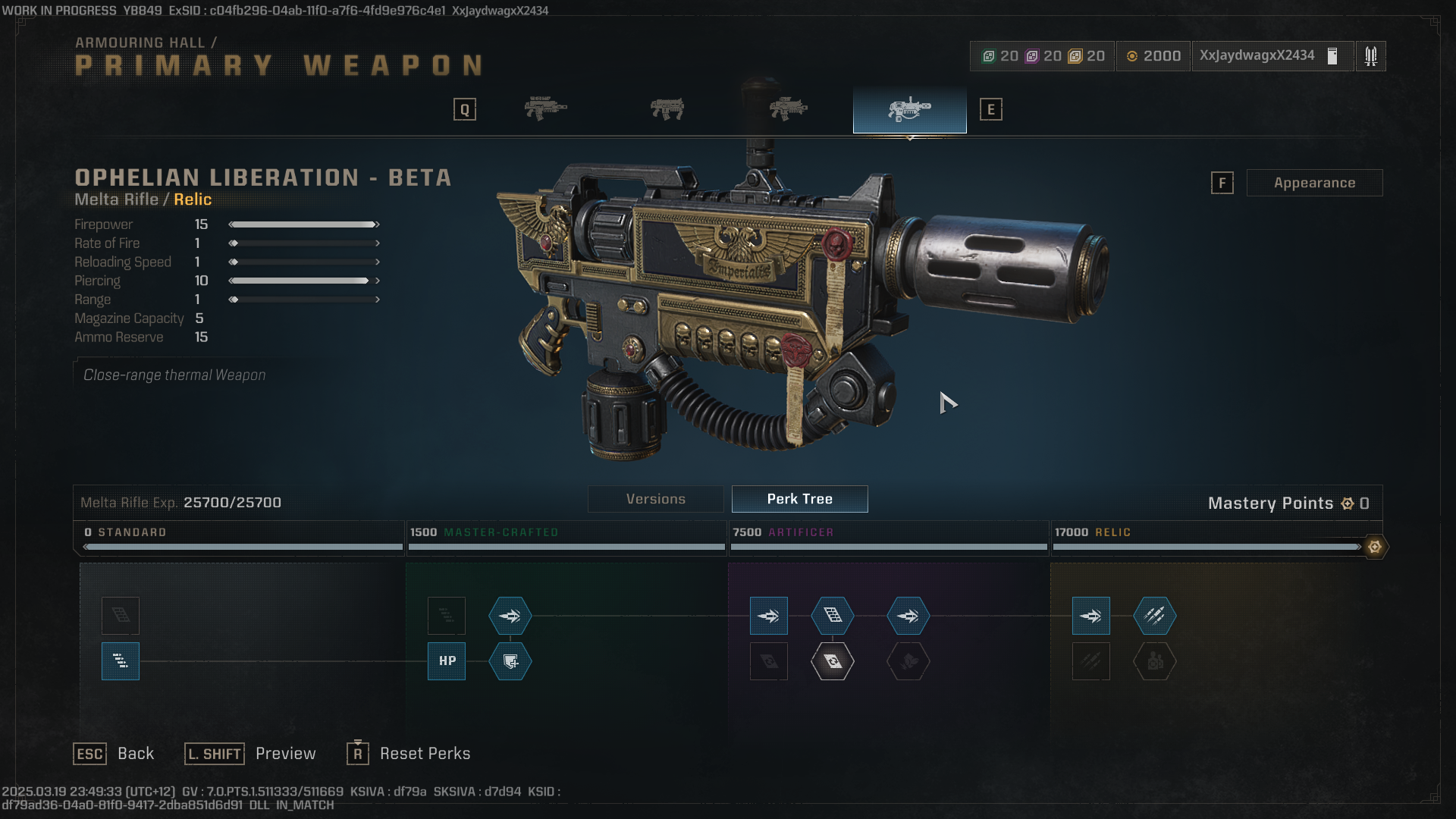Viewport: 1456px width, 819px height.
Task: Click the Relic tier progress bar
Action: 1206,547
